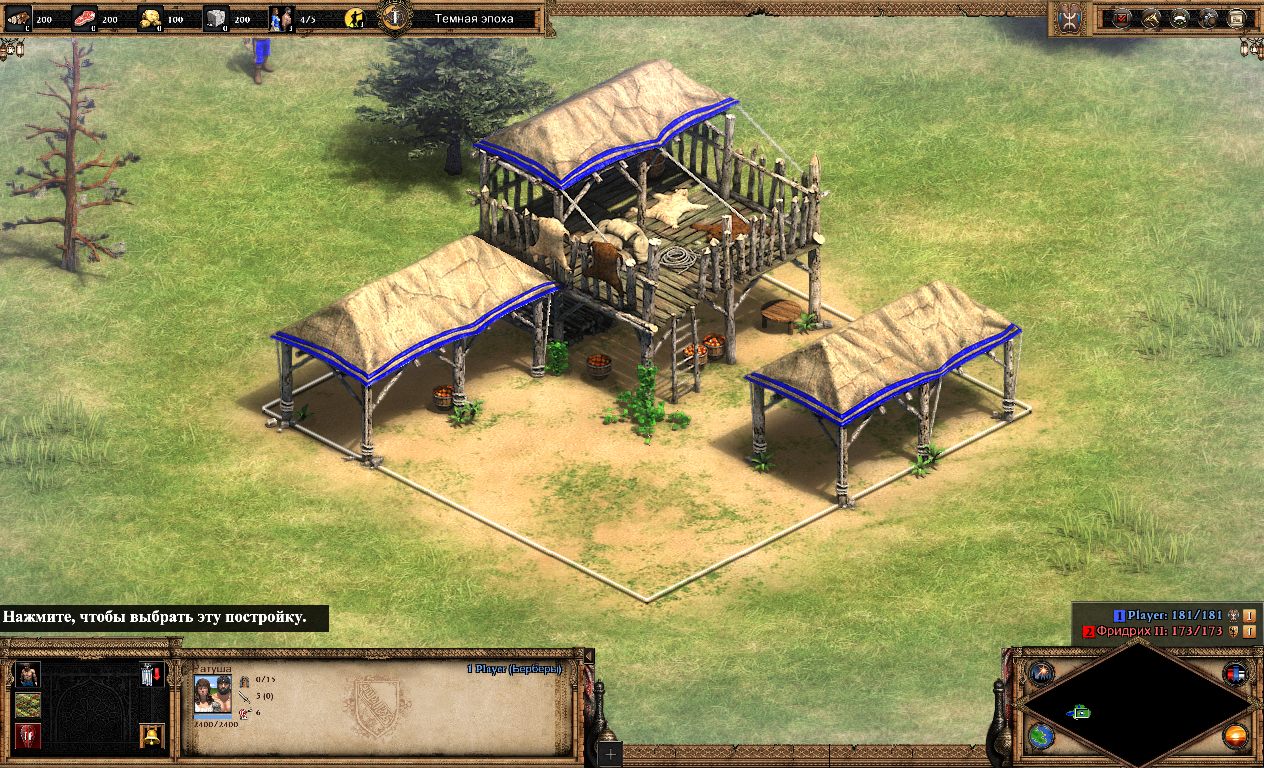This screenshot has height=768, width=1264.
Task: Select the town center portrait
Action: click(212, 693)
